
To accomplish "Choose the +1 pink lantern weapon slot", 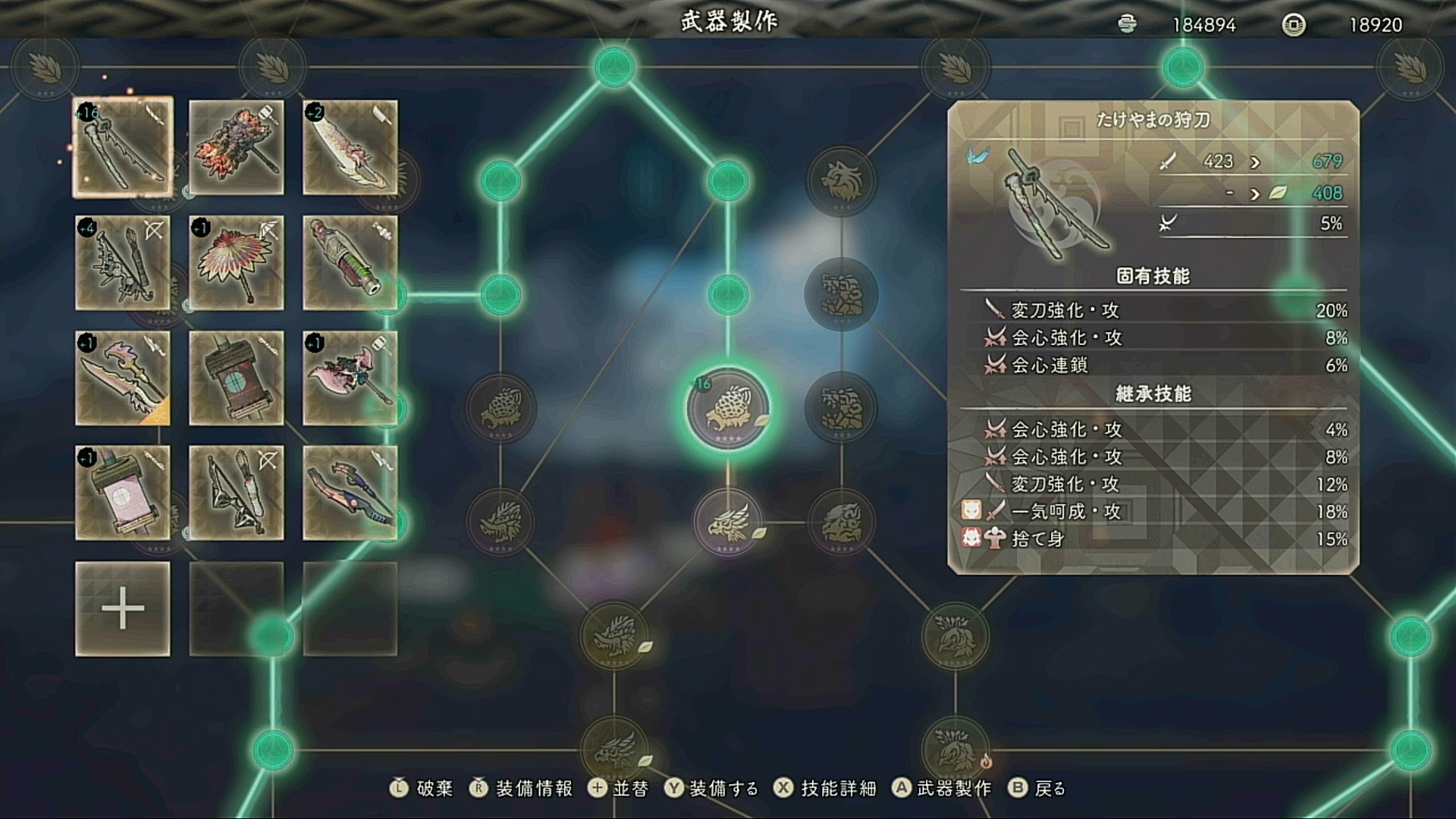I will [123, 493].
